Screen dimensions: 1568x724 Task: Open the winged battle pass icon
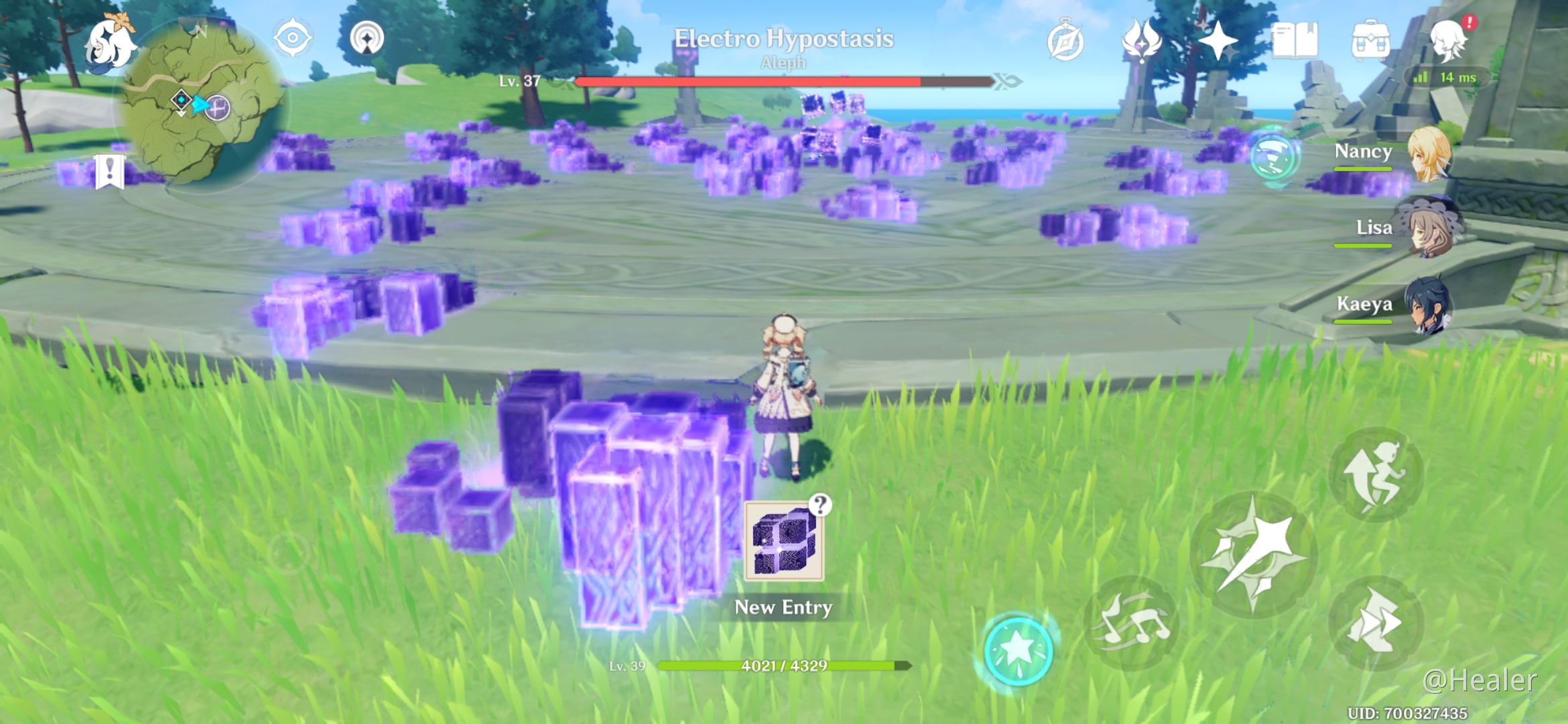pos(1141,41)
